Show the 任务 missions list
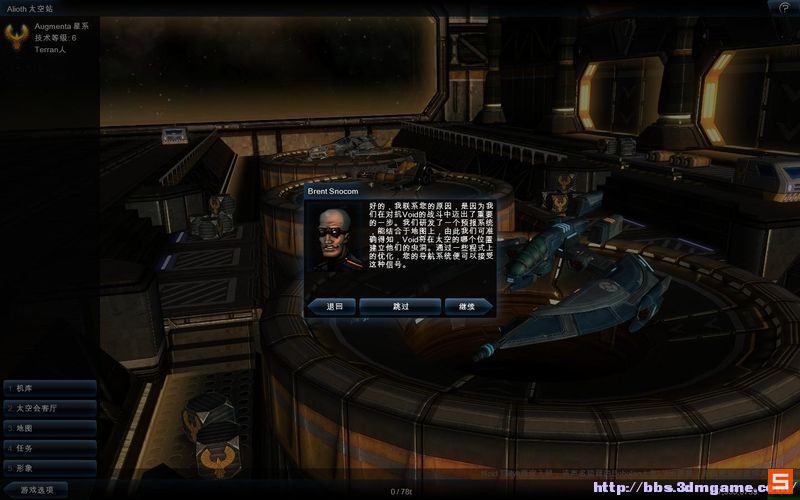This screenshot has height=500, width=800. [48, 448]
